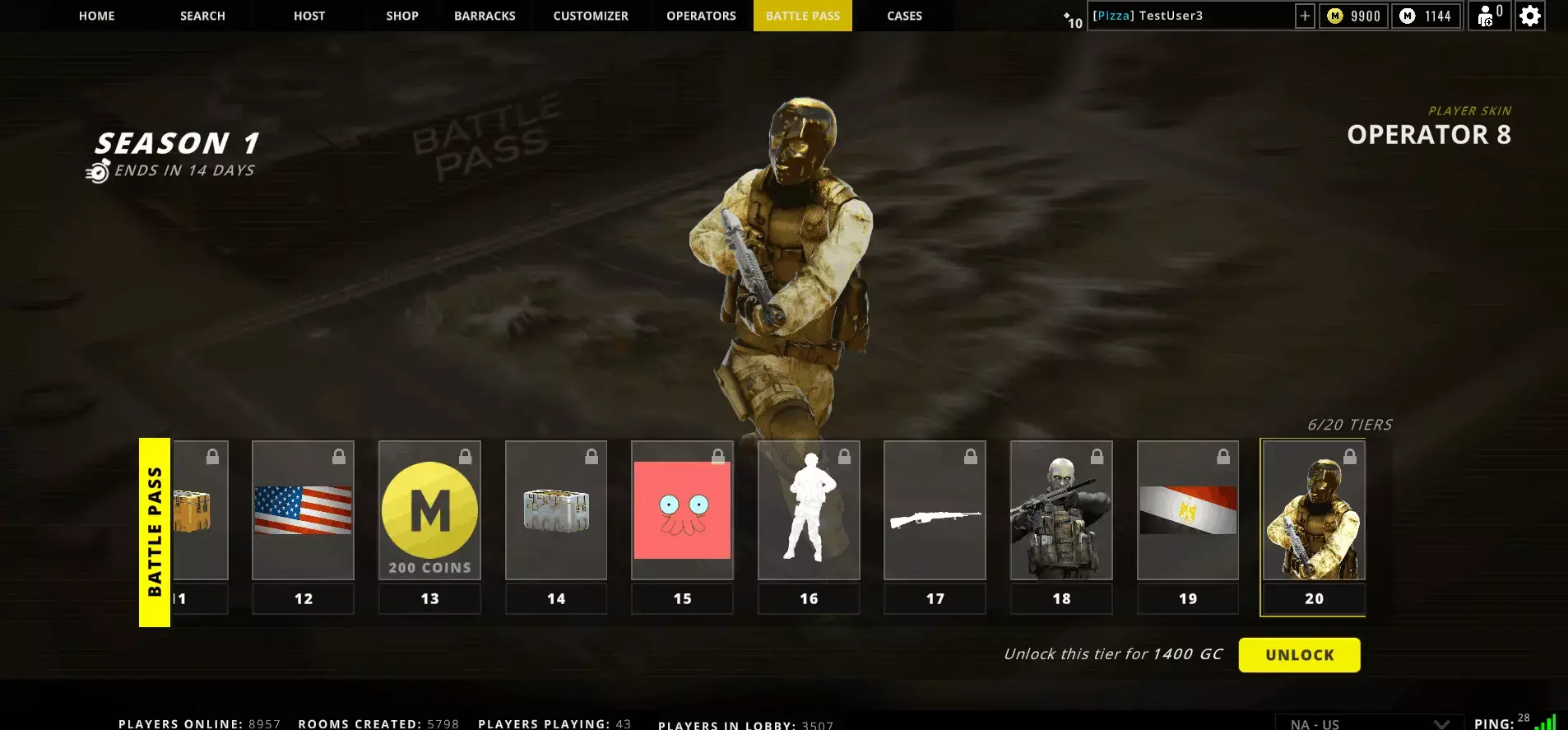1568x730 pixels.
Task: Switch to the Shop tab
Action: tap(402, 16)
